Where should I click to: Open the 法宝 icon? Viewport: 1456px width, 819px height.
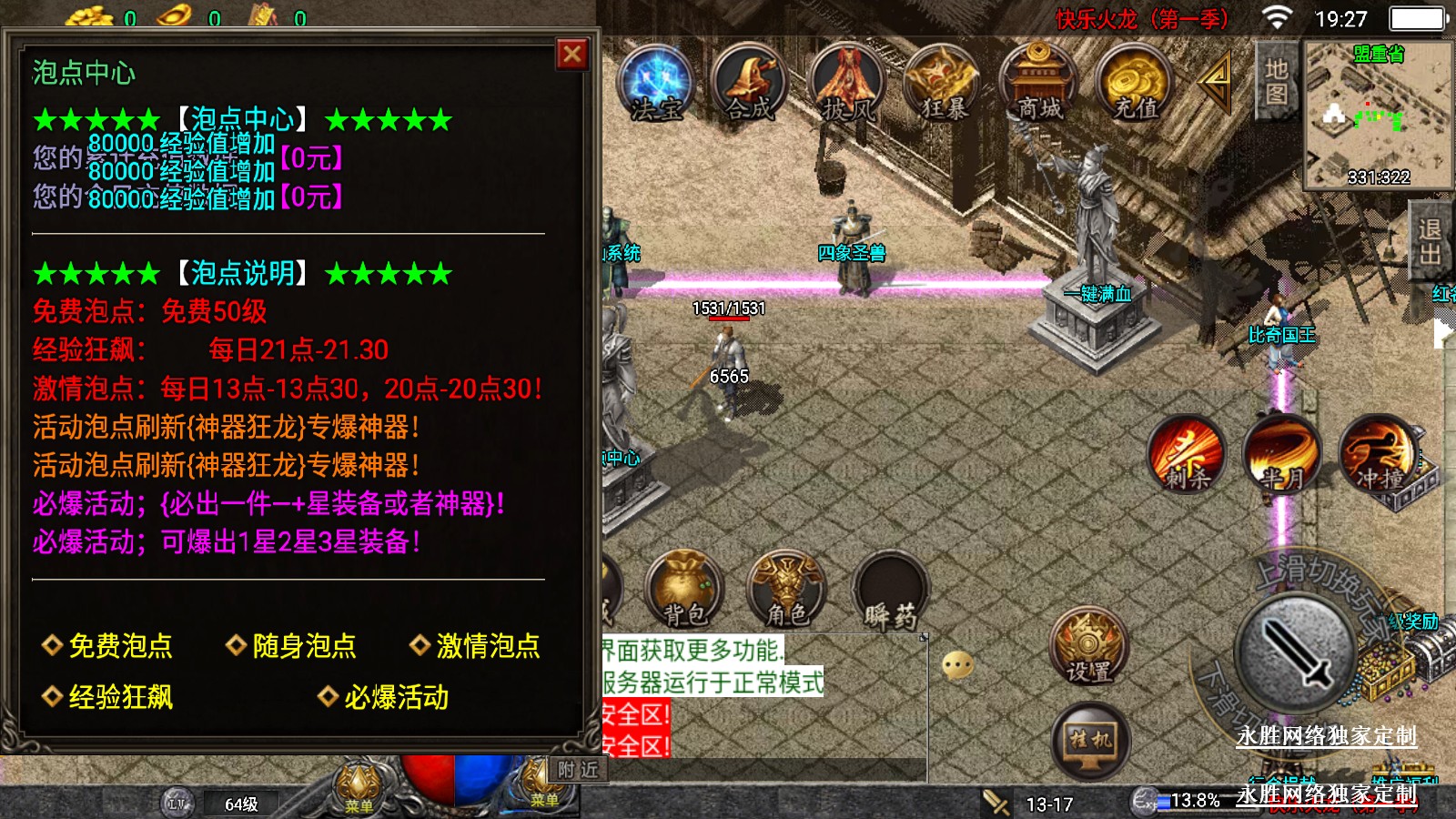pyautogui.click(x=655, y=84)
